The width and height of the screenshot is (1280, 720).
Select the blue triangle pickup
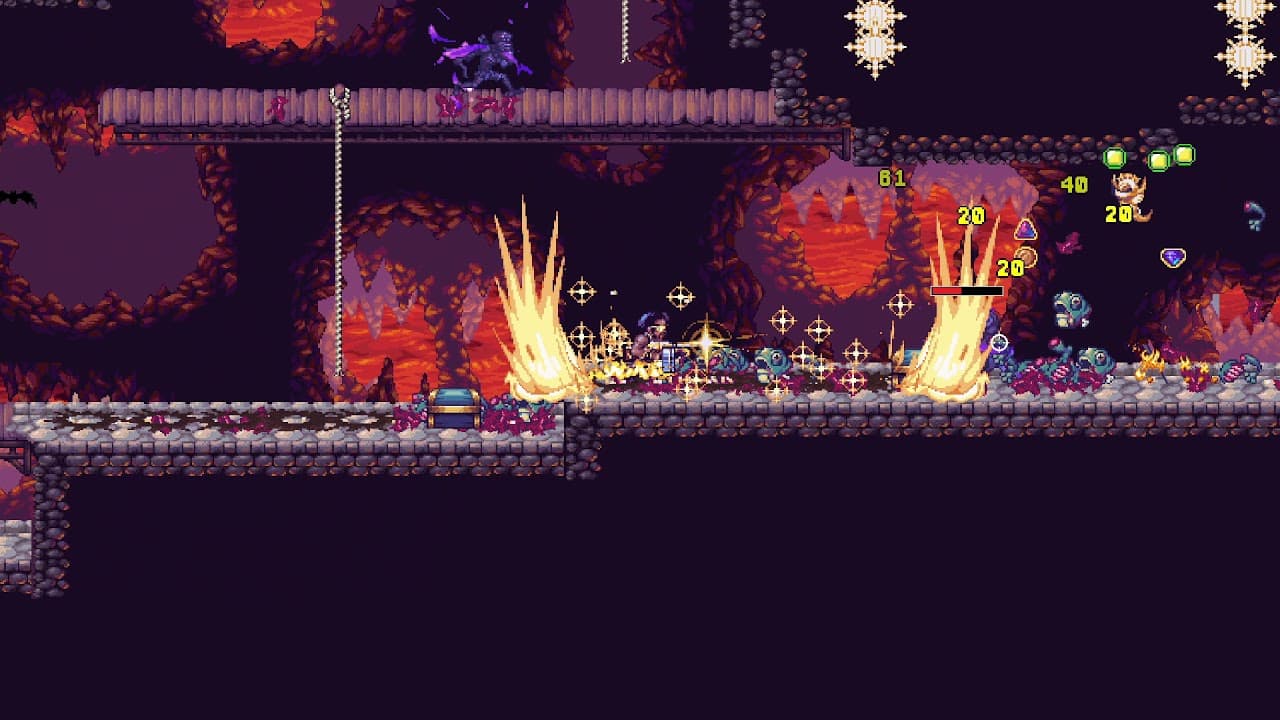click(x=1025, y=228)
